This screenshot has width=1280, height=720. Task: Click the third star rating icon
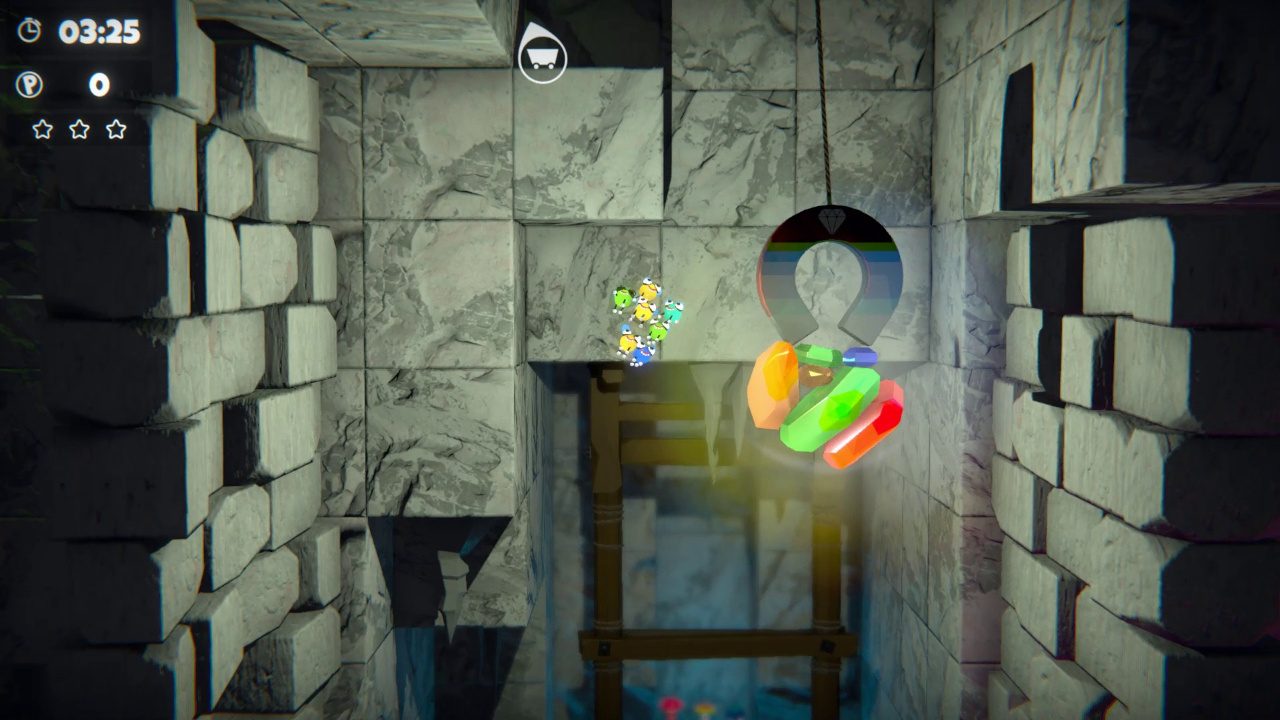(115, 129)
